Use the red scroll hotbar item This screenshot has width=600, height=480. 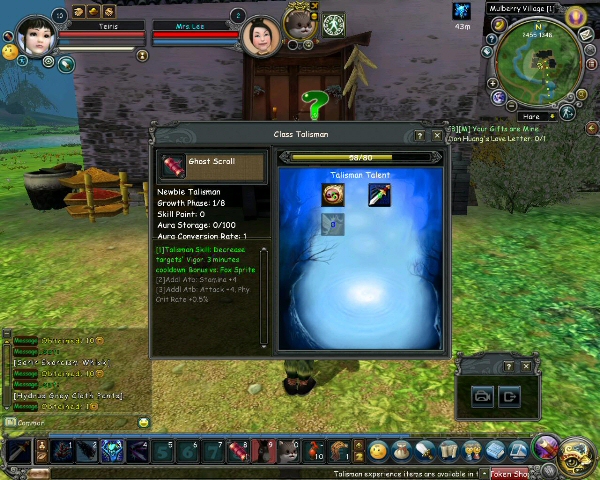tap(238, 451)
